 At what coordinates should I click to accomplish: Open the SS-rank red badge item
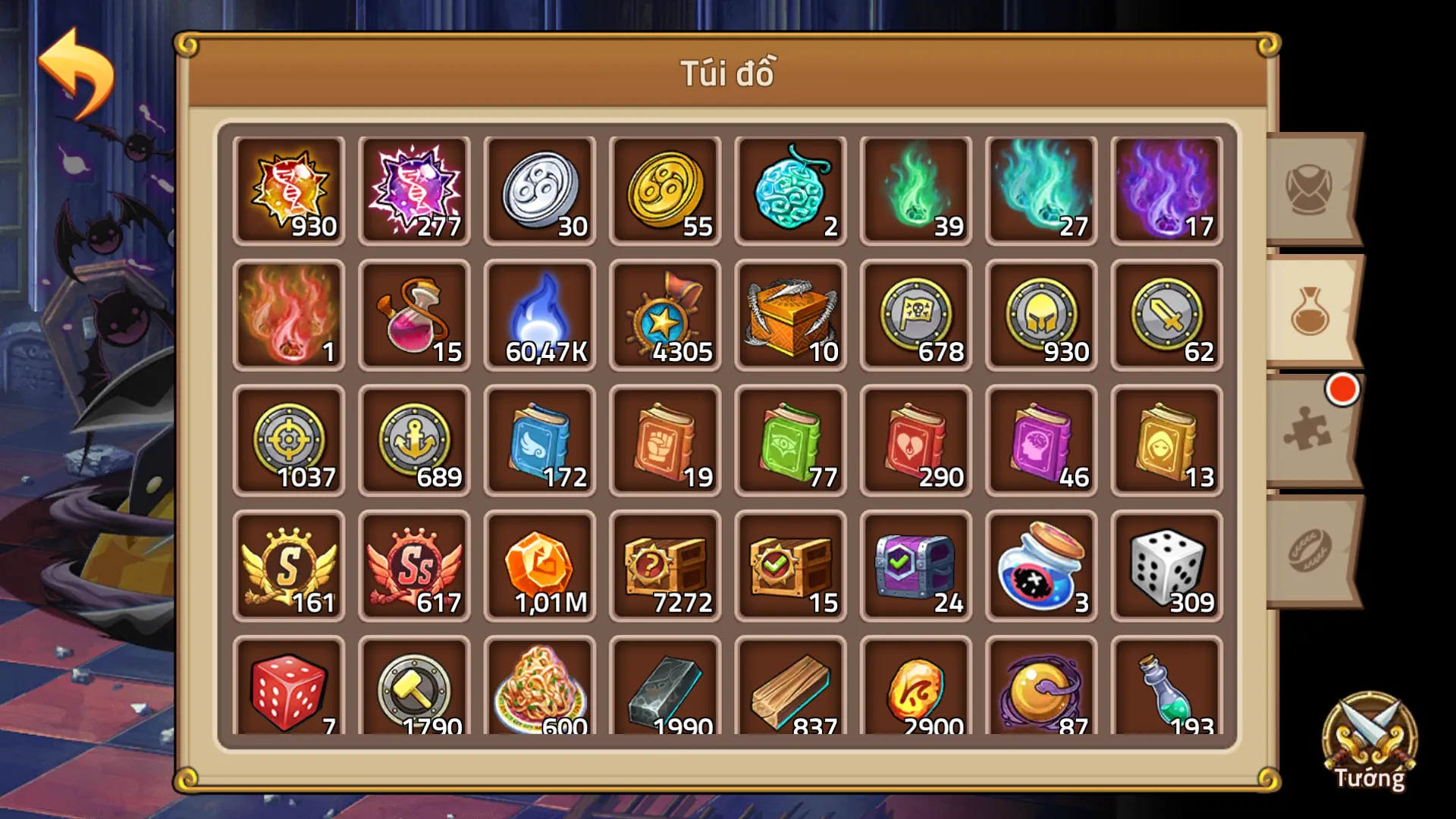pos(414,565)
